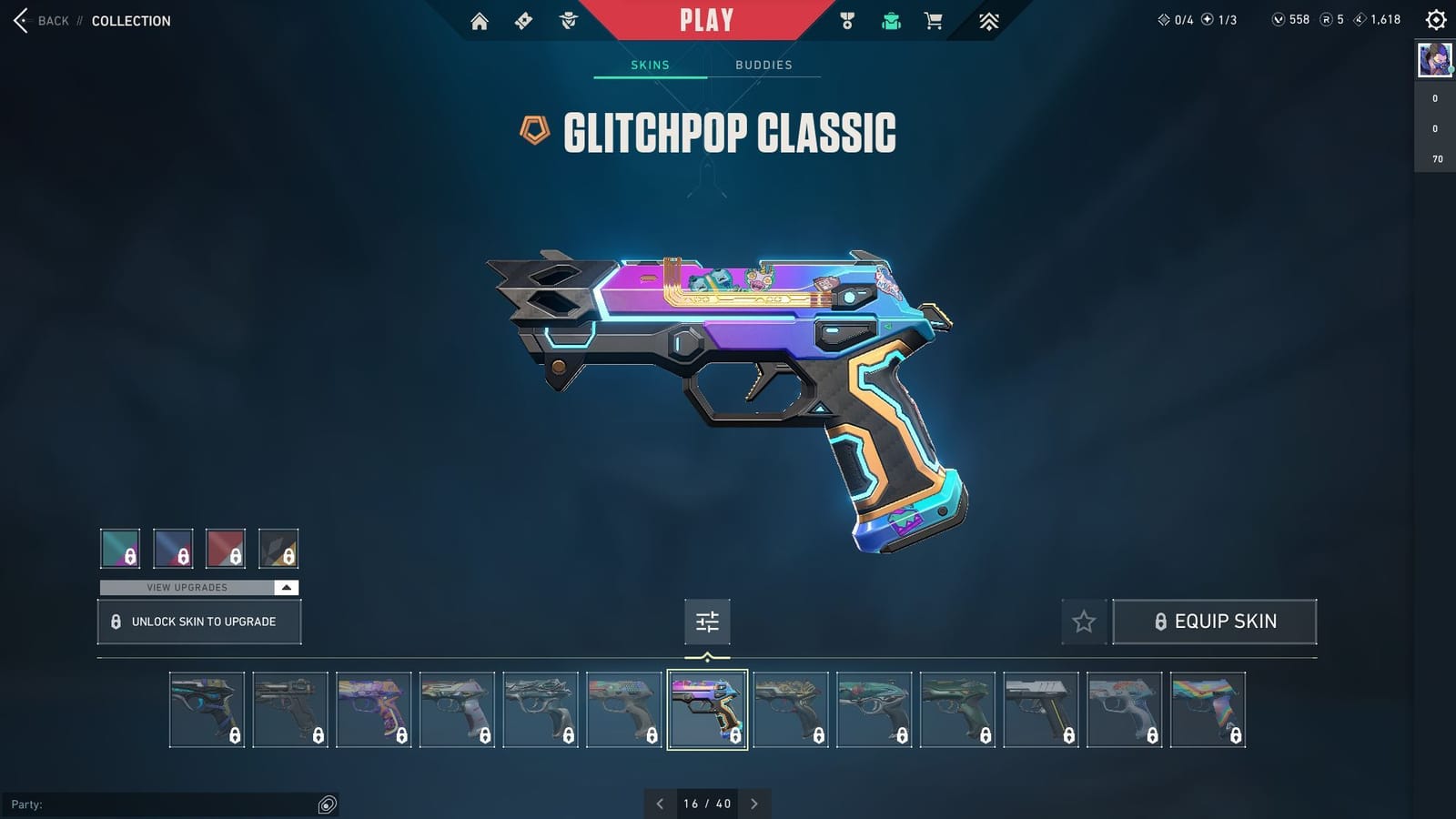Screen dimensions: 1456x819
Task: Select the Collection backpack icon
Action: point(891,20)
